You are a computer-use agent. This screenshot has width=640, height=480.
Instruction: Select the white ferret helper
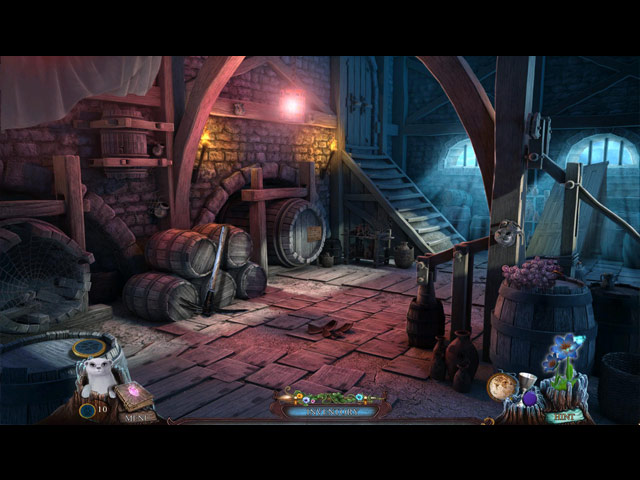tap(99, 377)
